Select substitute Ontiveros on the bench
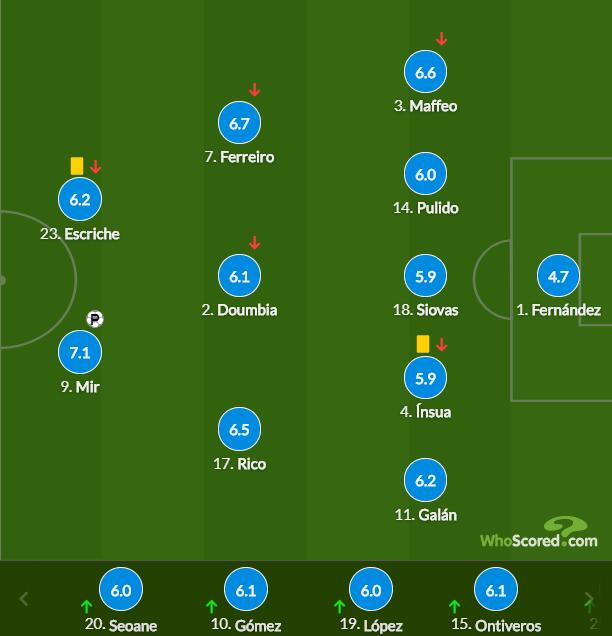This screenshot has width=612, height=636. coord(495,590)
